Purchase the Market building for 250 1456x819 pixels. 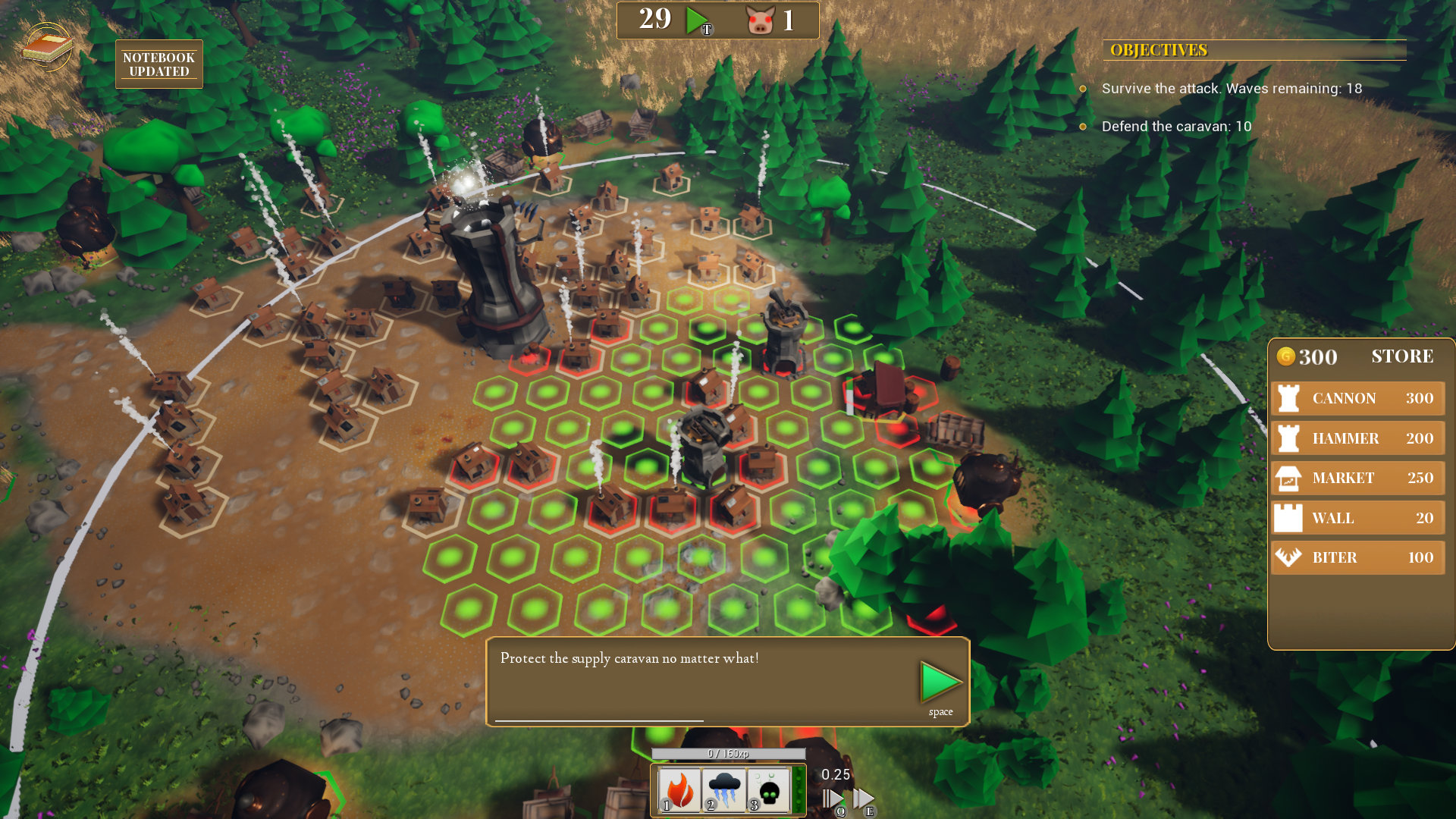[1357, 479]
